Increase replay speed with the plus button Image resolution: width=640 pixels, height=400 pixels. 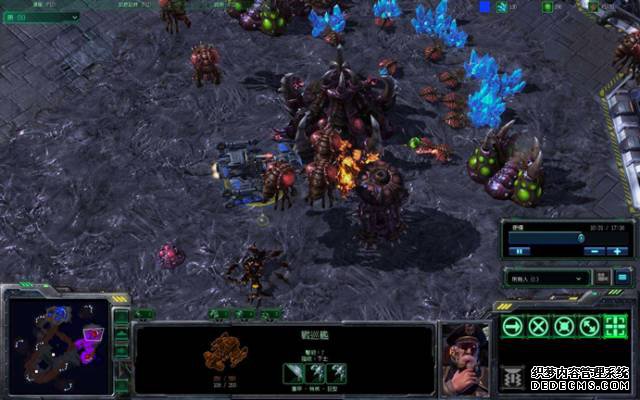(619, 250)
